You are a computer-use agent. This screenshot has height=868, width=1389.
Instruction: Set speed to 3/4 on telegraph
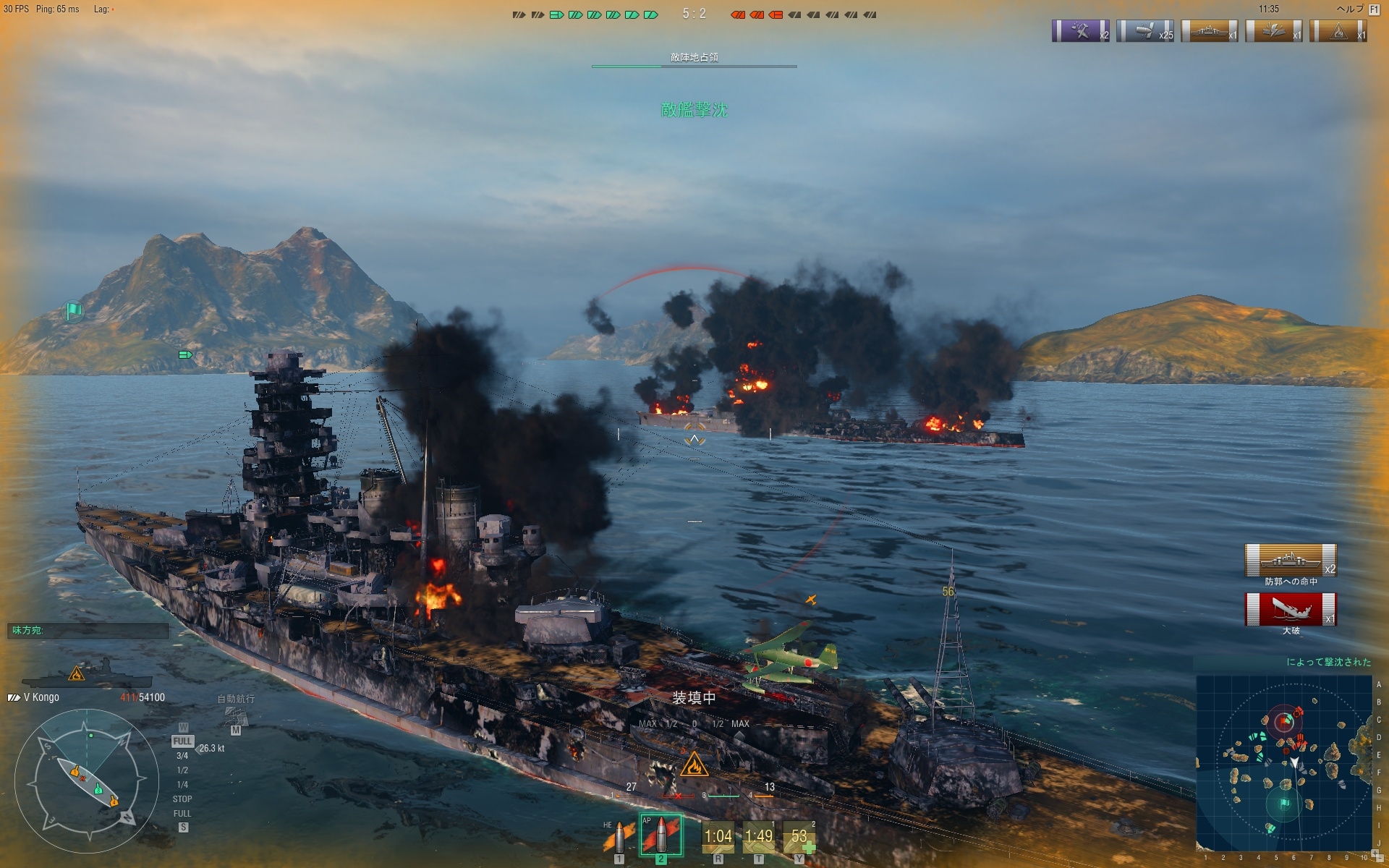182,756
